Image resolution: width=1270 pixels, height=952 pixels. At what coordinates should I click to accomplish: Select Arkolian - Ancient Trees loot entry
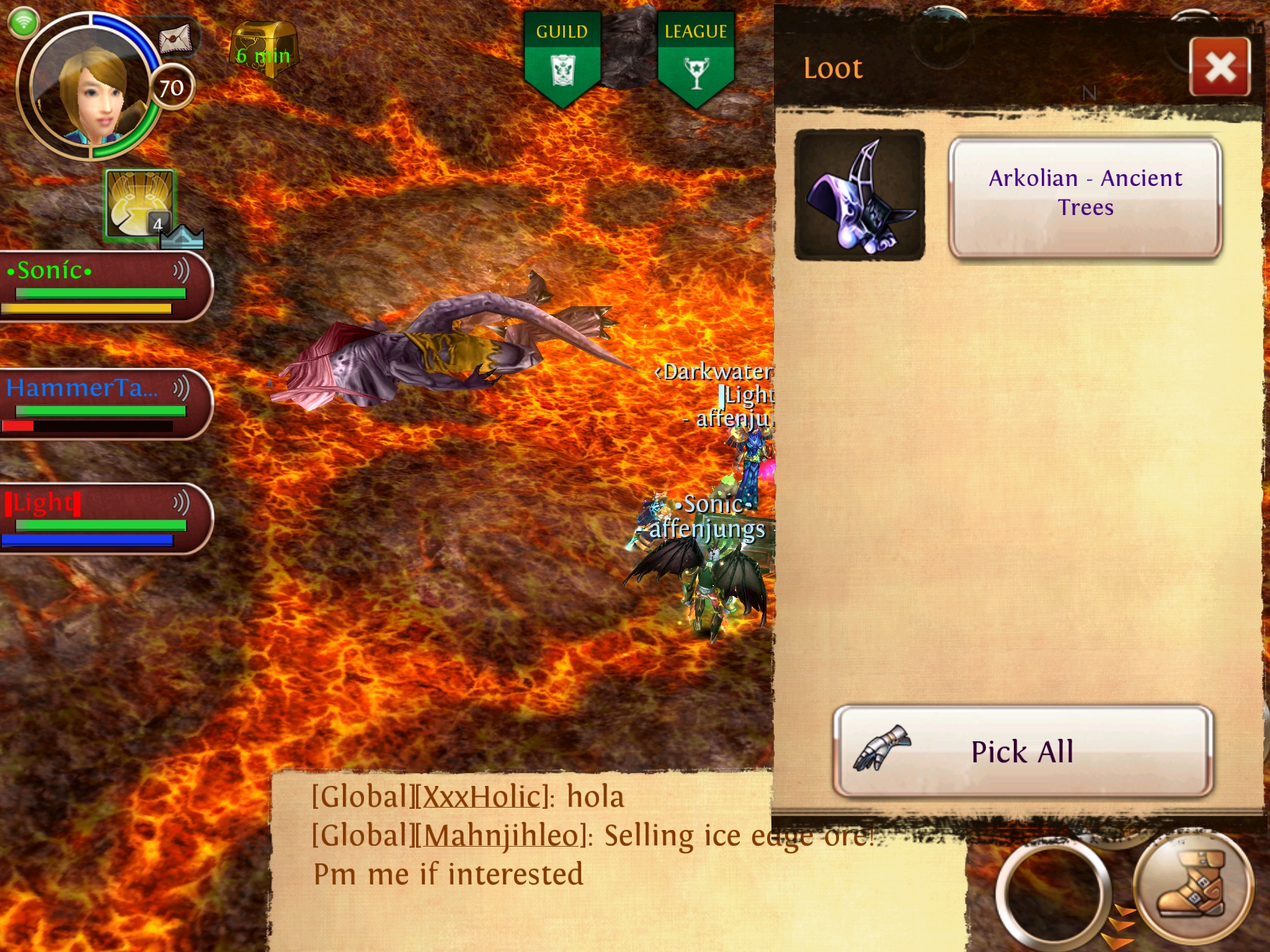click(1085, 195)
